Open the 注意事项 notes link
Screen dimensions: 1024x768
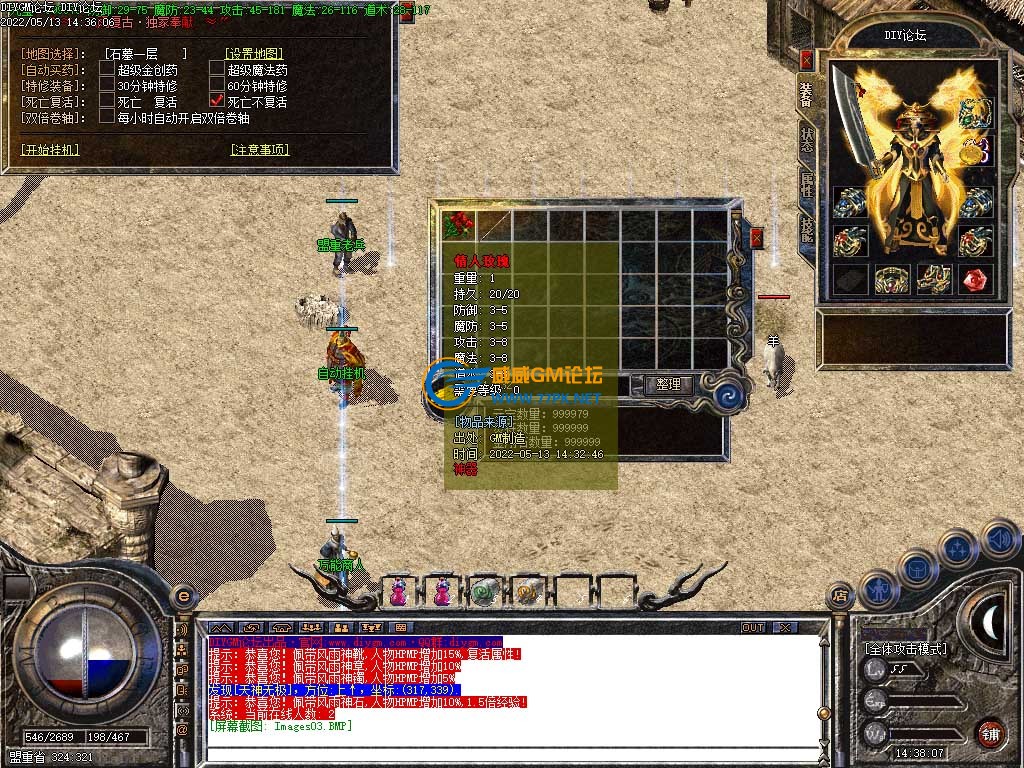coord(259,150)
